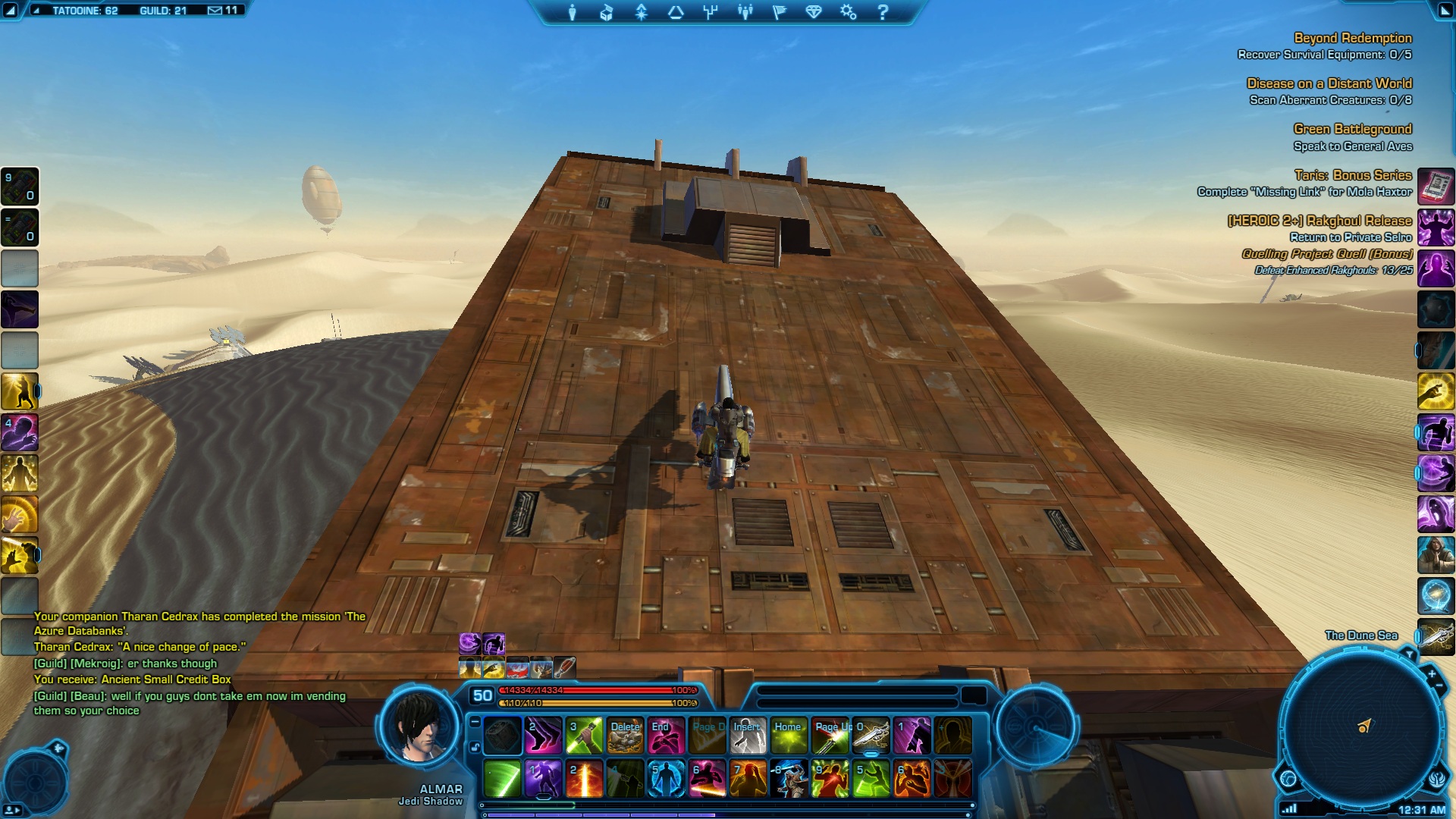Toggle the quickbar lock padlock button
Image resolution: width=1456 pixels, height=819 pixels.
pyautogui.click(x=475, y=747)
